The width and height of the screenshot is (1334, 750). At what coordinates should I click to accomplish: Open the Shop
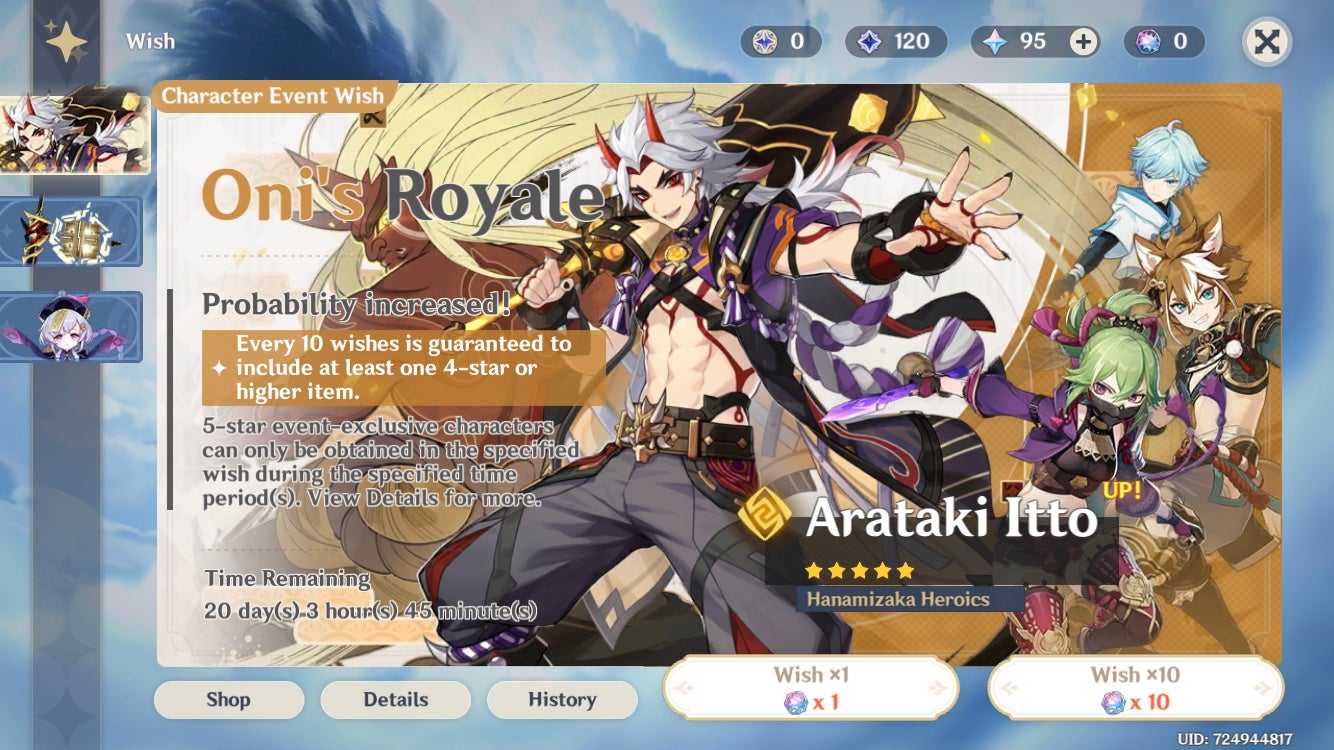tap(228, 700)
